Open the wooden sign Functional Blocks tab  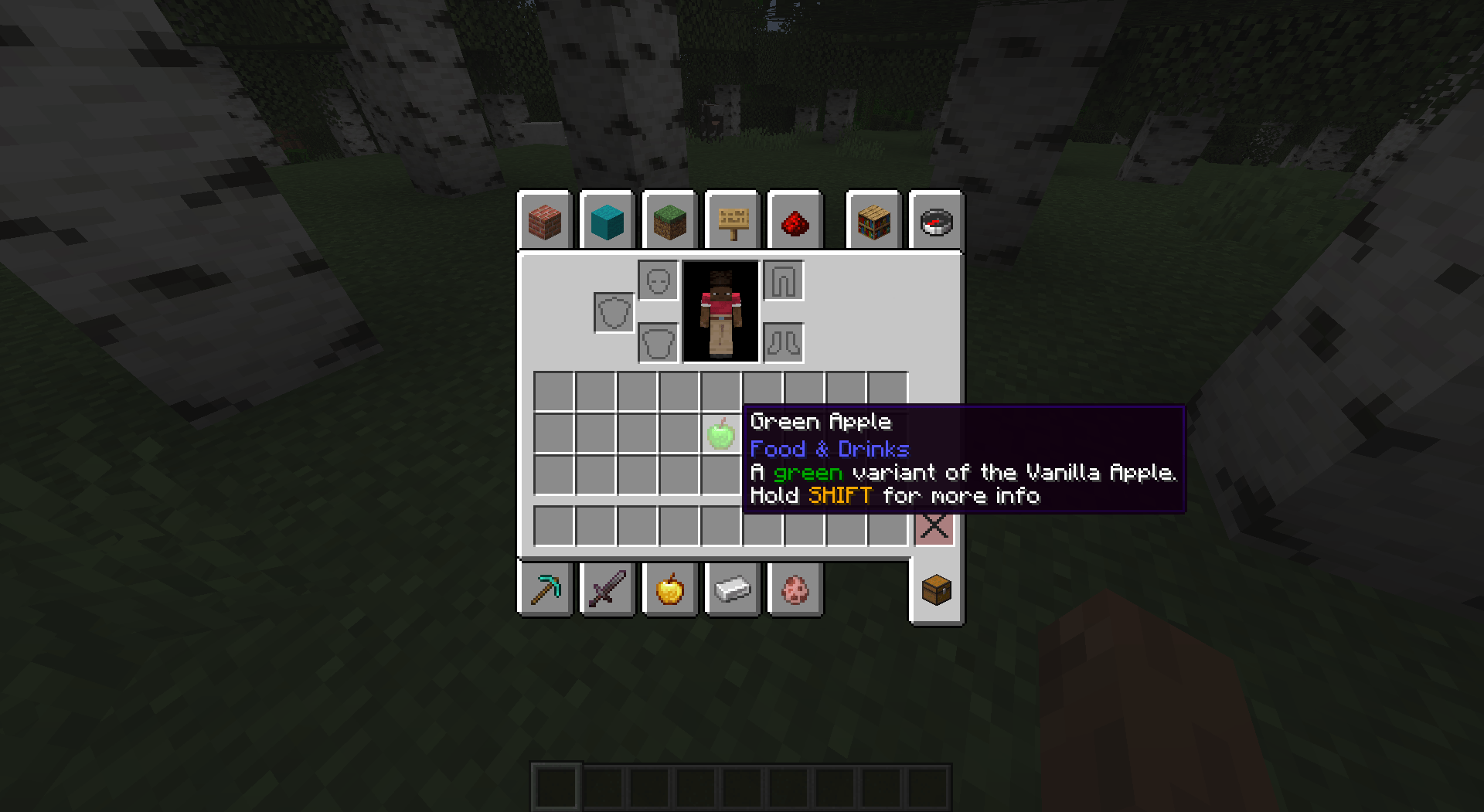[x=732, y=222]
